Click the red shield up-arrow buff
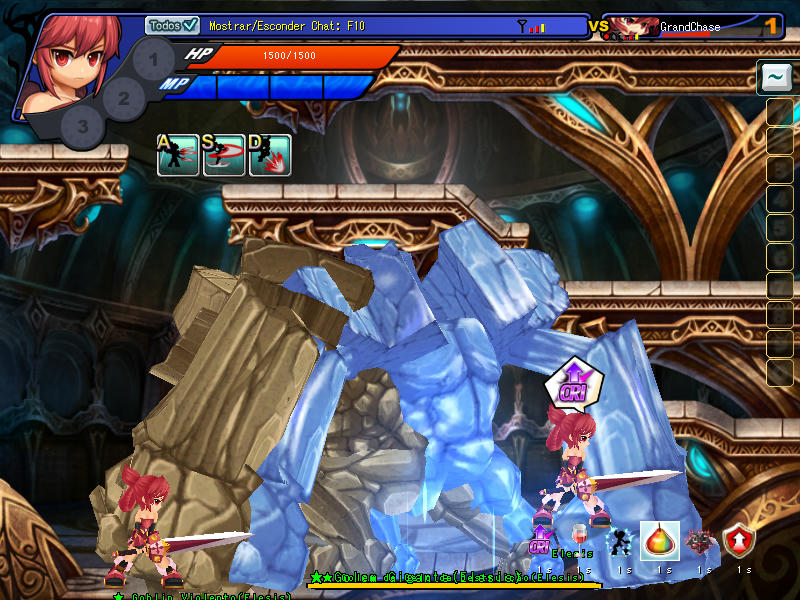Image resolution: width=800 pixels, height=600 pixels. (x=739, y=541)
